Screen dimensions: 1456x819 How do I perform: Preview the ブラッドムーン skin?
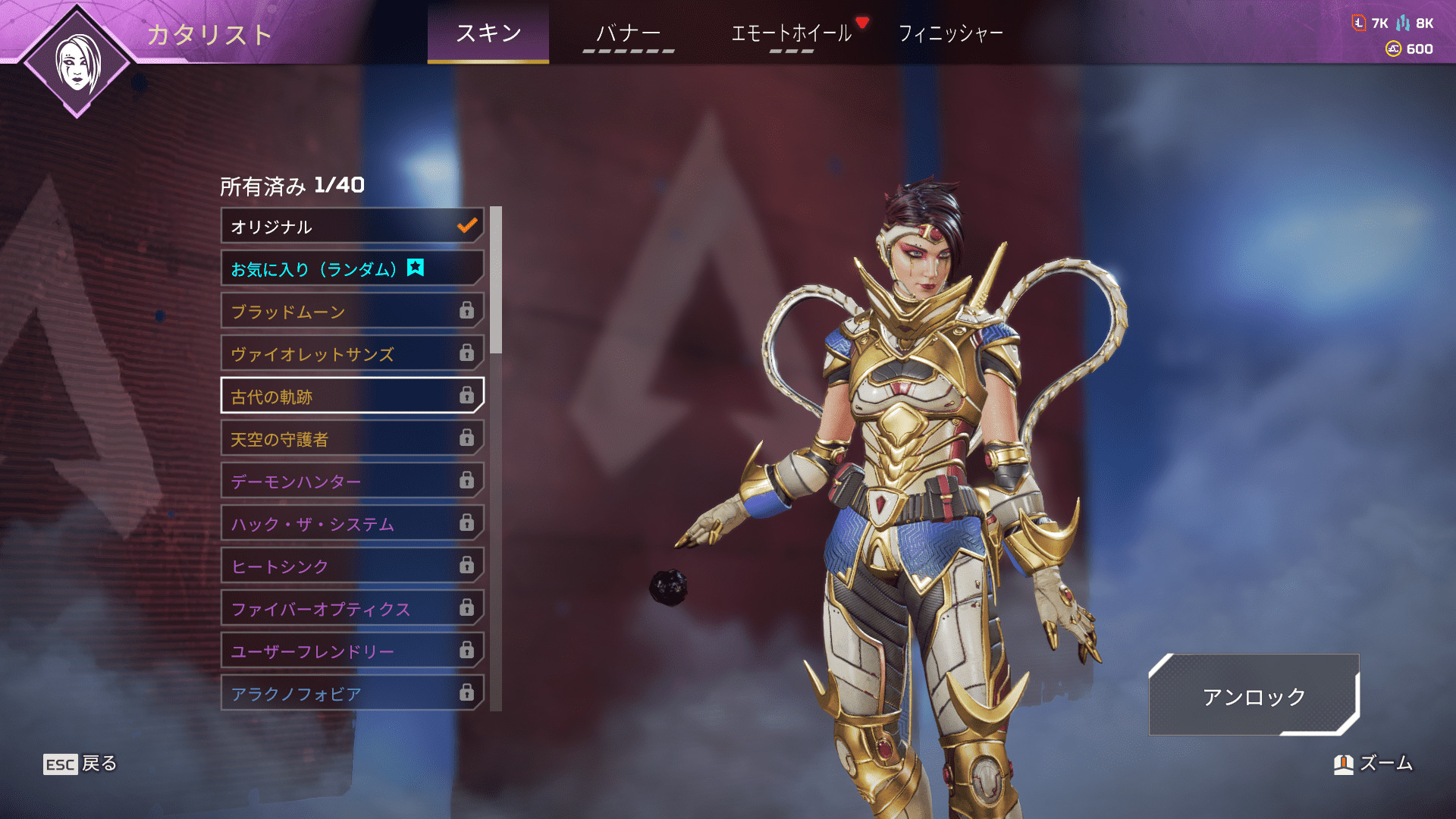tap(352, 311)
